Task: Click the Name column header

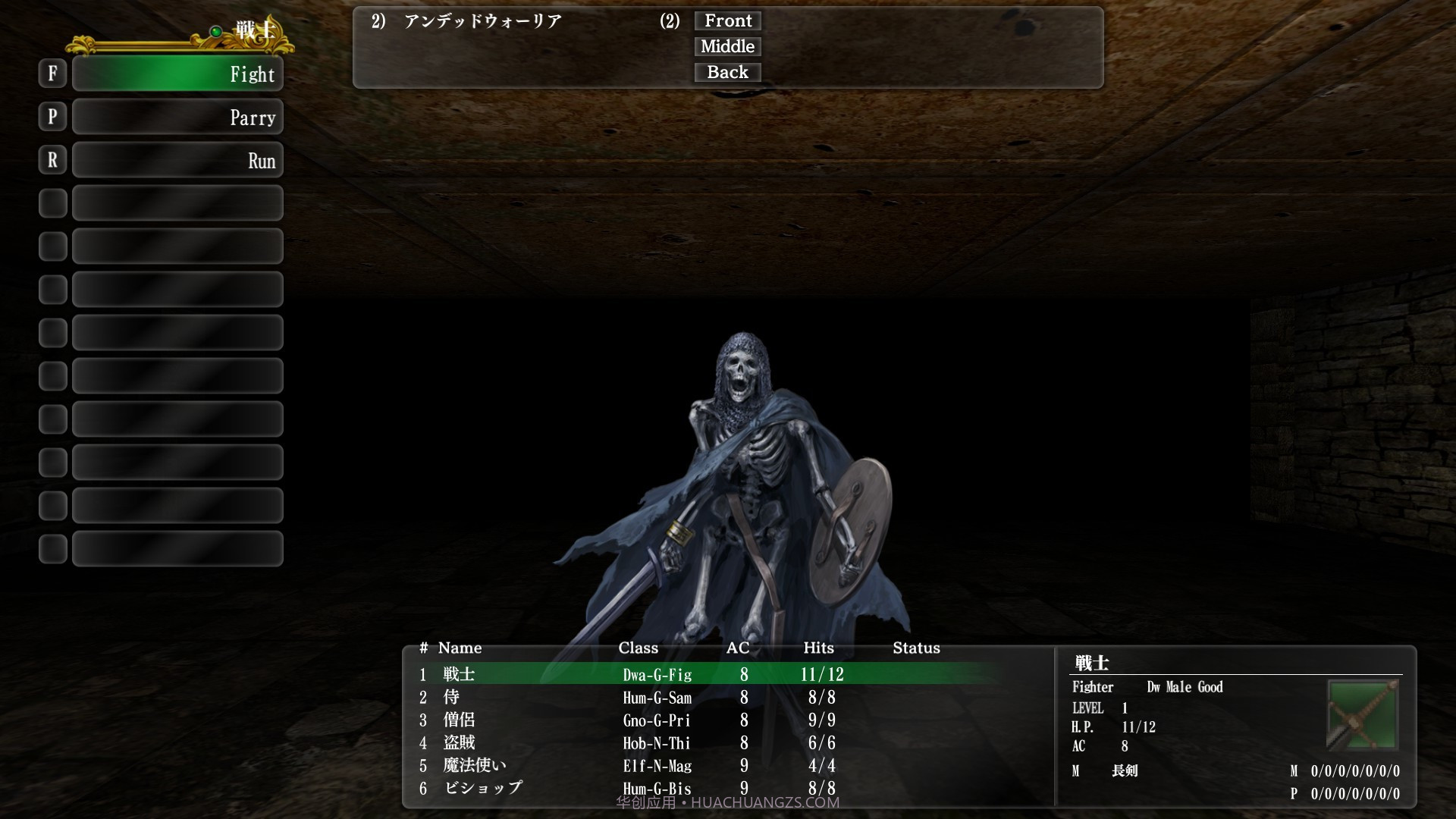Action: [459, 648]
